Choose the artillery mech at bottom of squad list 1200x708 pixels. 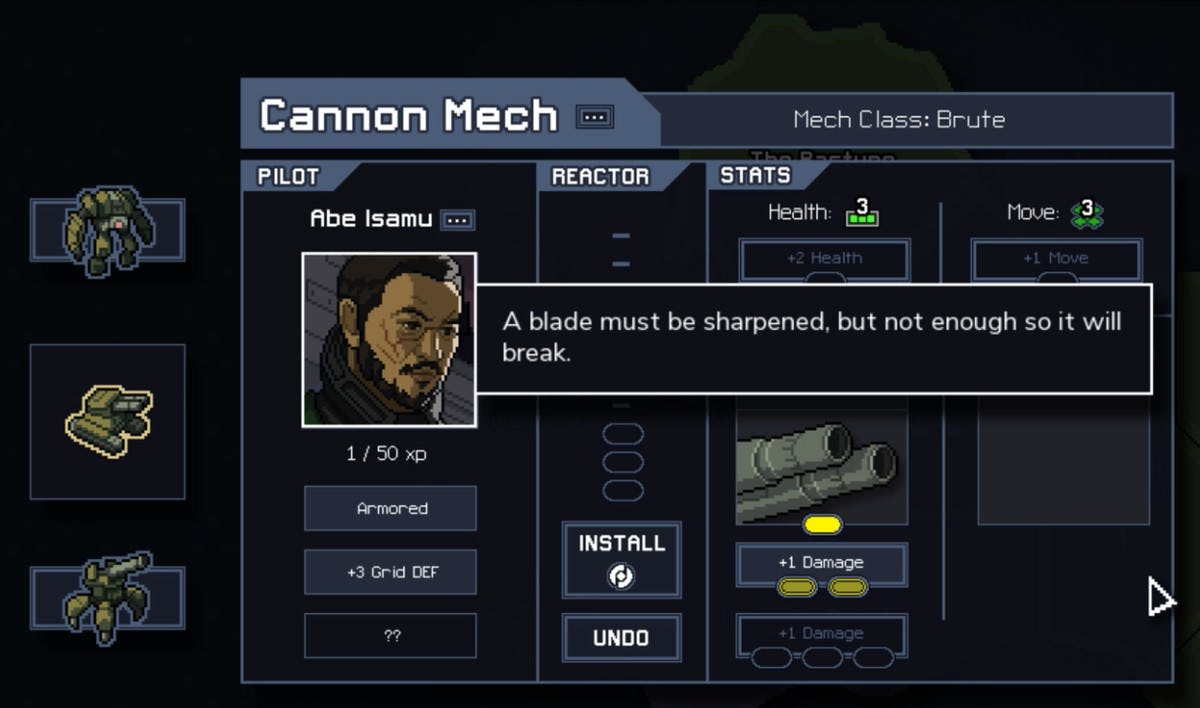point(107,598)
